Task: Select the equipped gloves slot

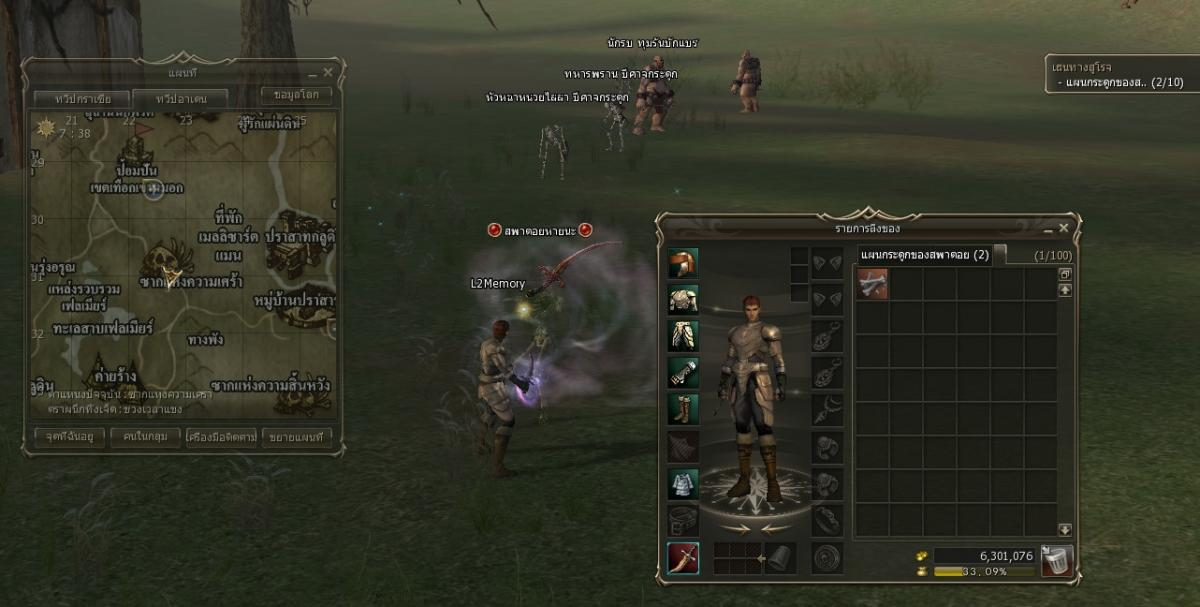Action: (x=683, y=373)
